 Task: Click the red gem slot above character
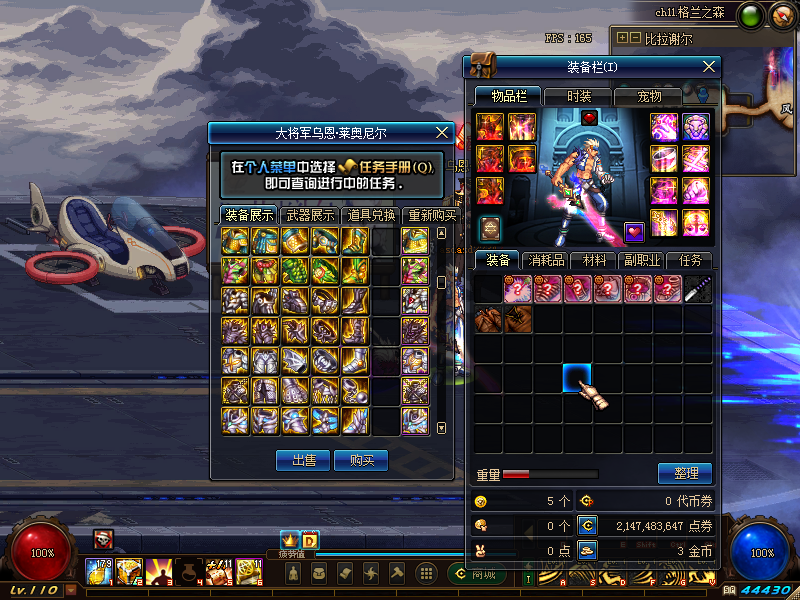(589, 118)
